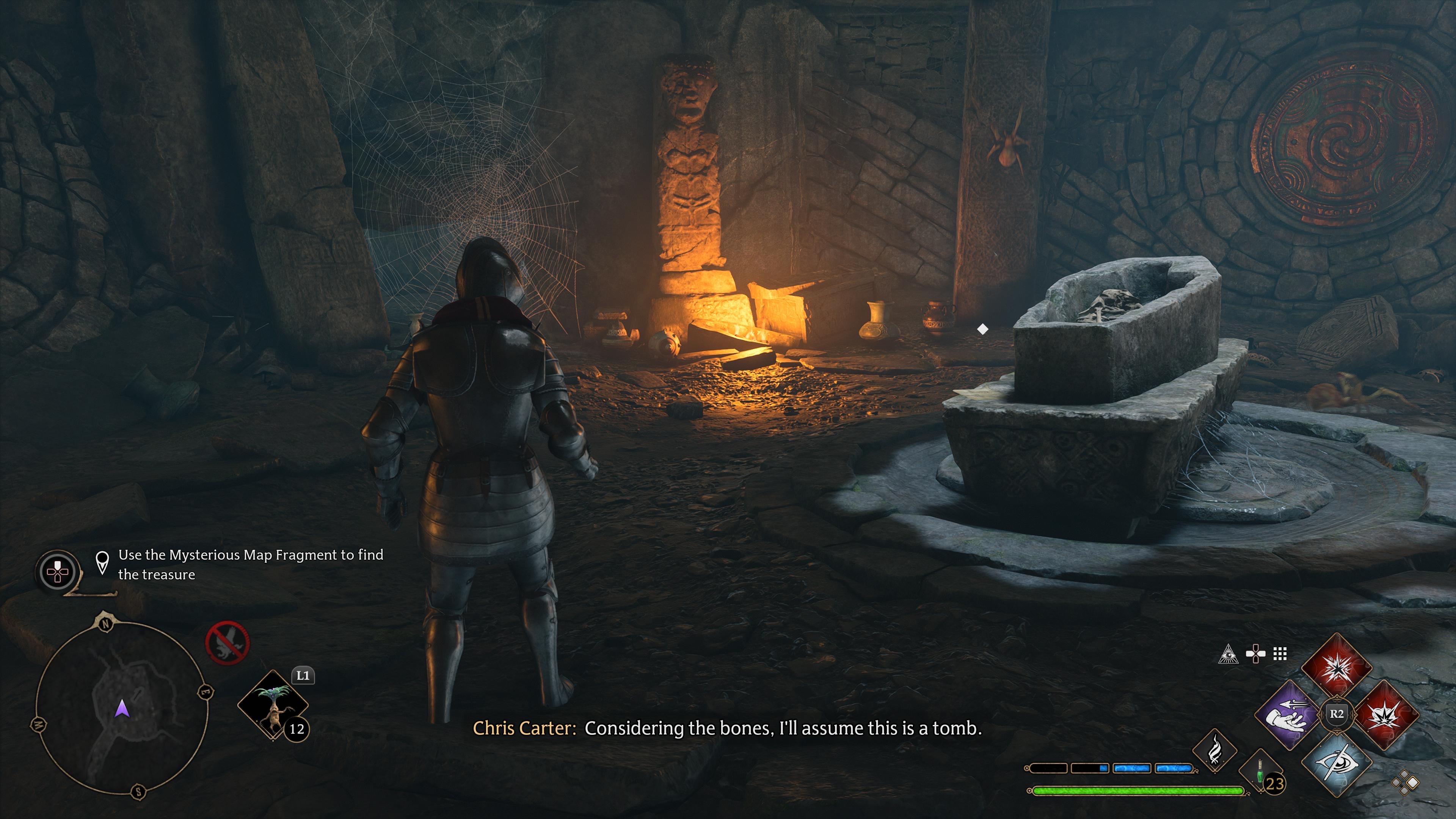The height and width of the screenshot is (819, 1456).
Task: Switch spell set with four-diamond selector
Action: [1405, 783]
